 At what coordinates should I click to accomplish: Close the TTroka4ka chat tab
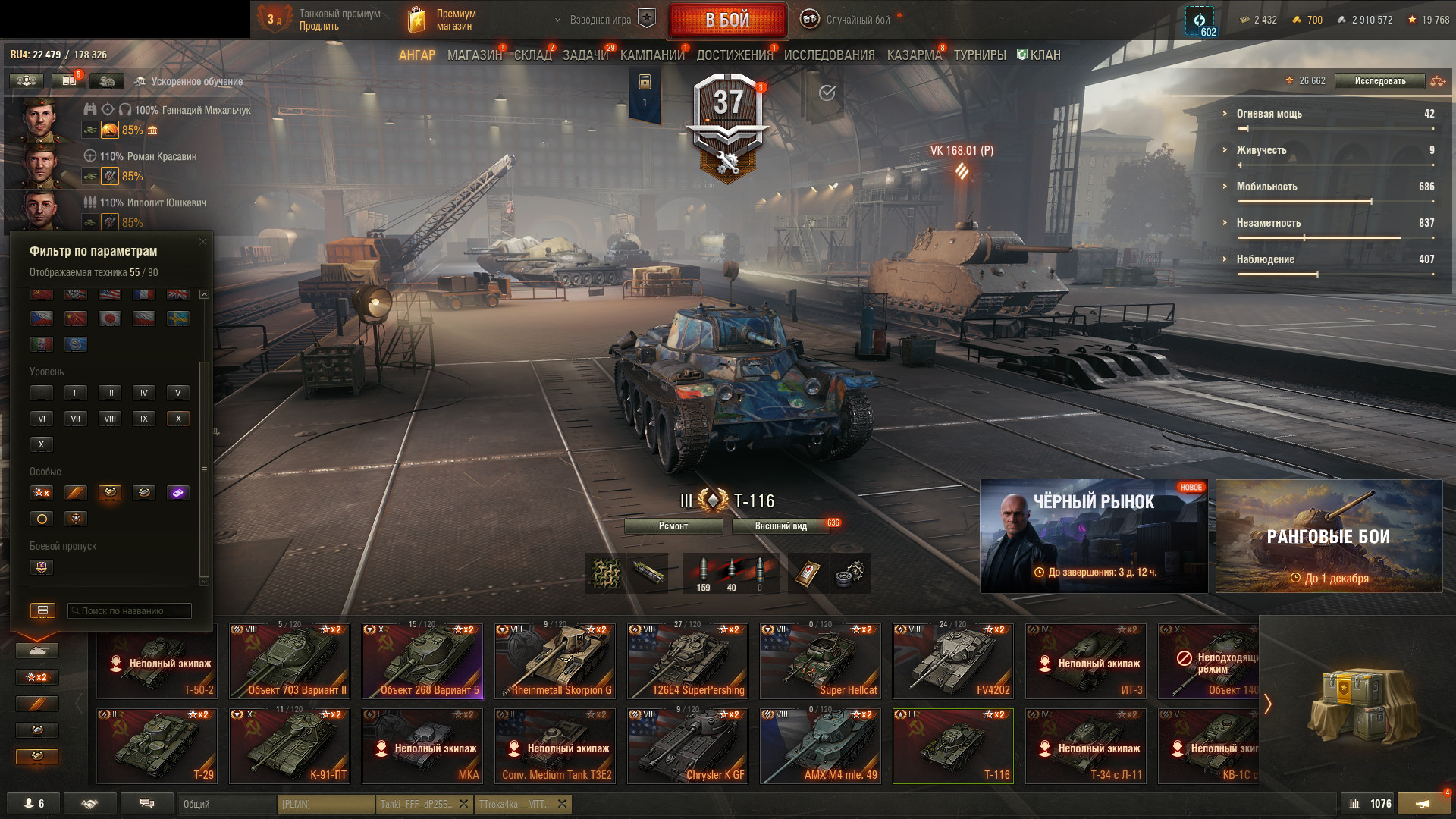click(x=563, y=804)
